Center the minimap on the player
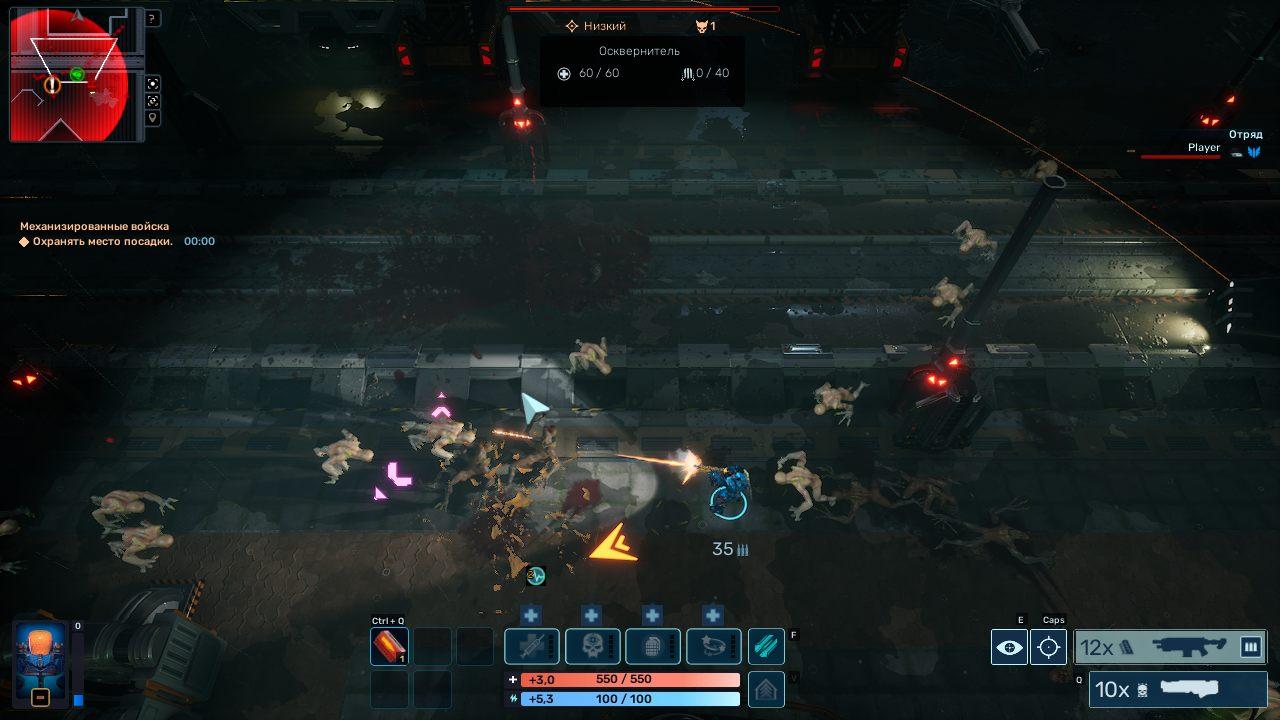 point(153,84)
